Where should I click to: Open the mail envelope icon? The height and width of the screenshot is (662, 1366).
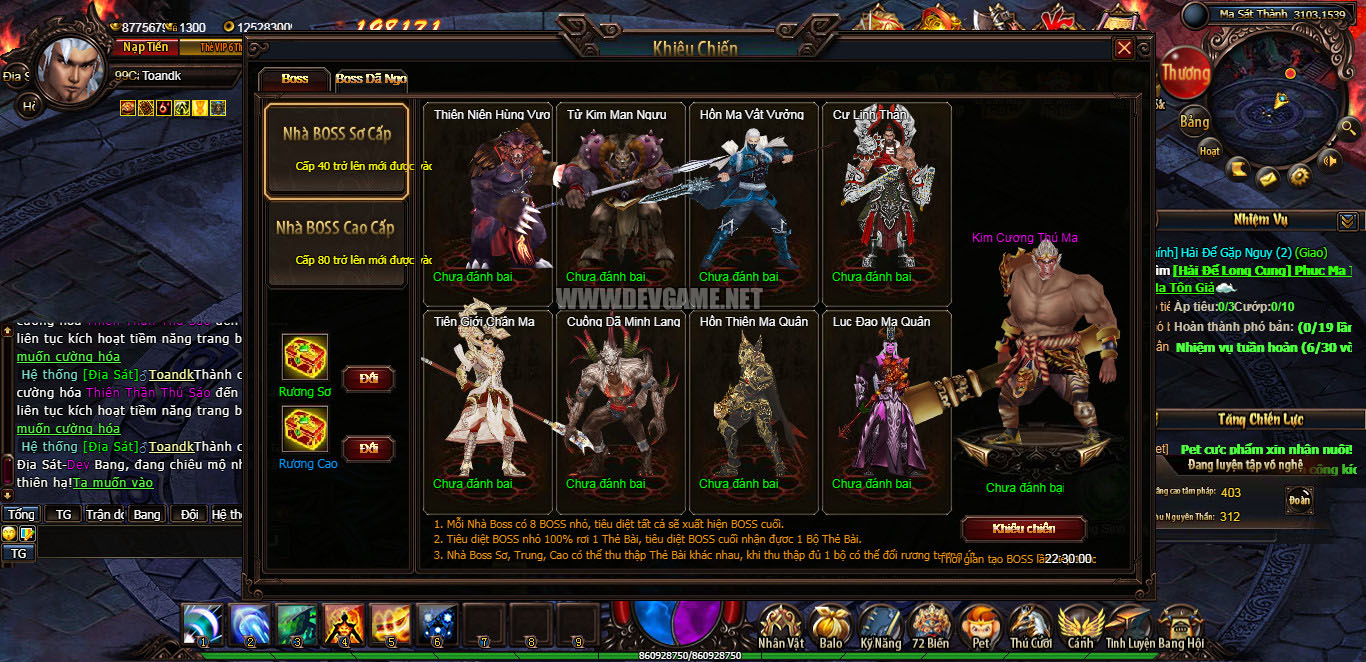point(1268,177)
